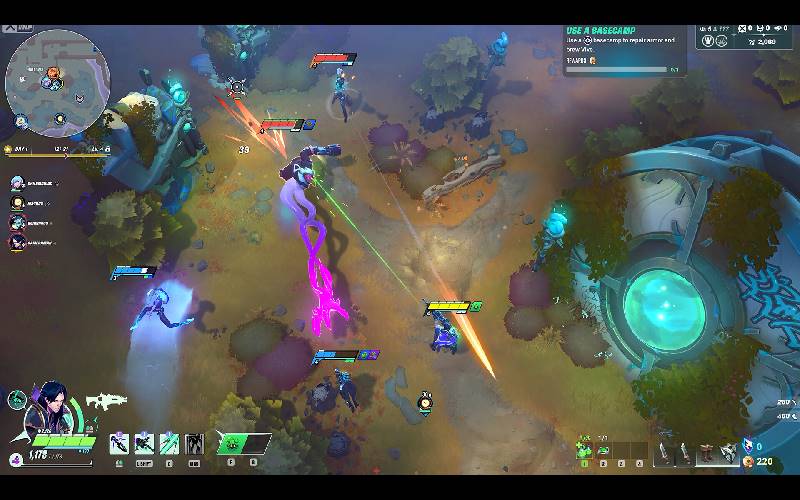Select the green healing consumable slot

coord(584,453)
